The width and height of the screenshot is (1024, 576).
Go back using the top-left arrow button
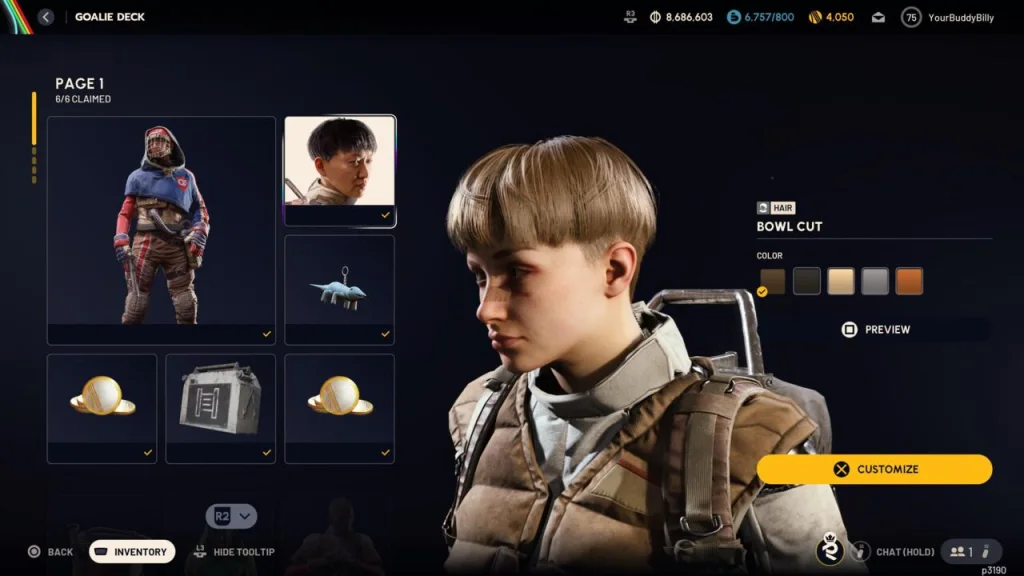(46, 17)
